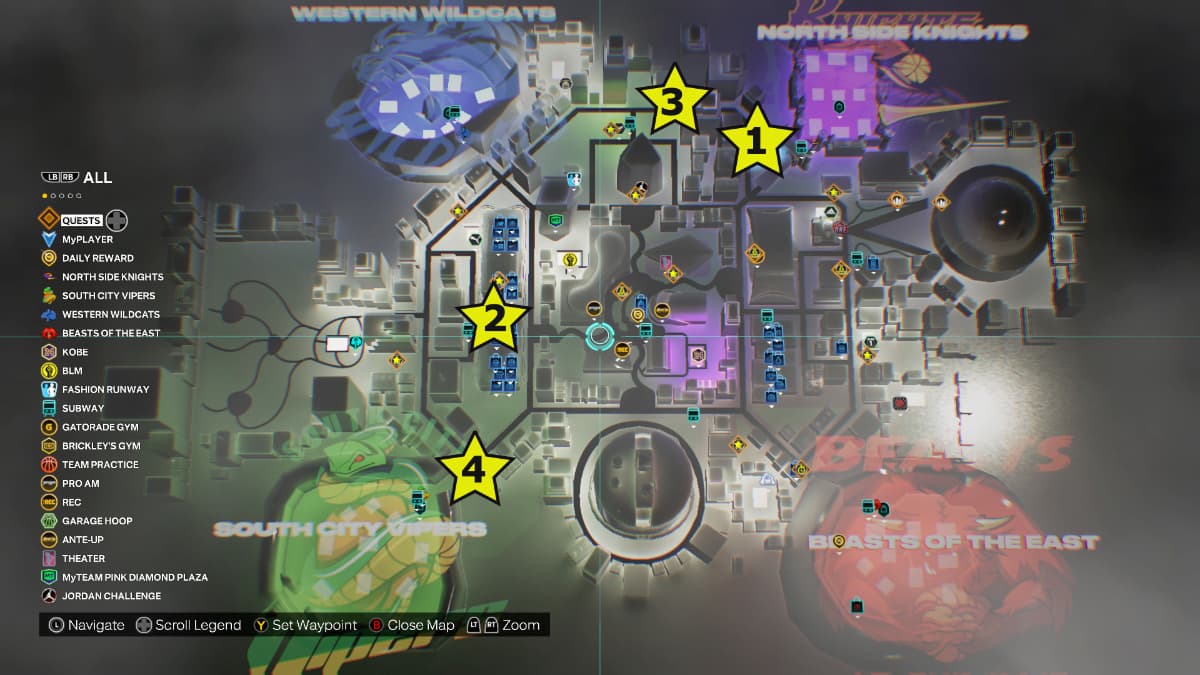1200x675 pixels.
Task: Choose the Theater legend entry
Action: click(x=83, y=559)
